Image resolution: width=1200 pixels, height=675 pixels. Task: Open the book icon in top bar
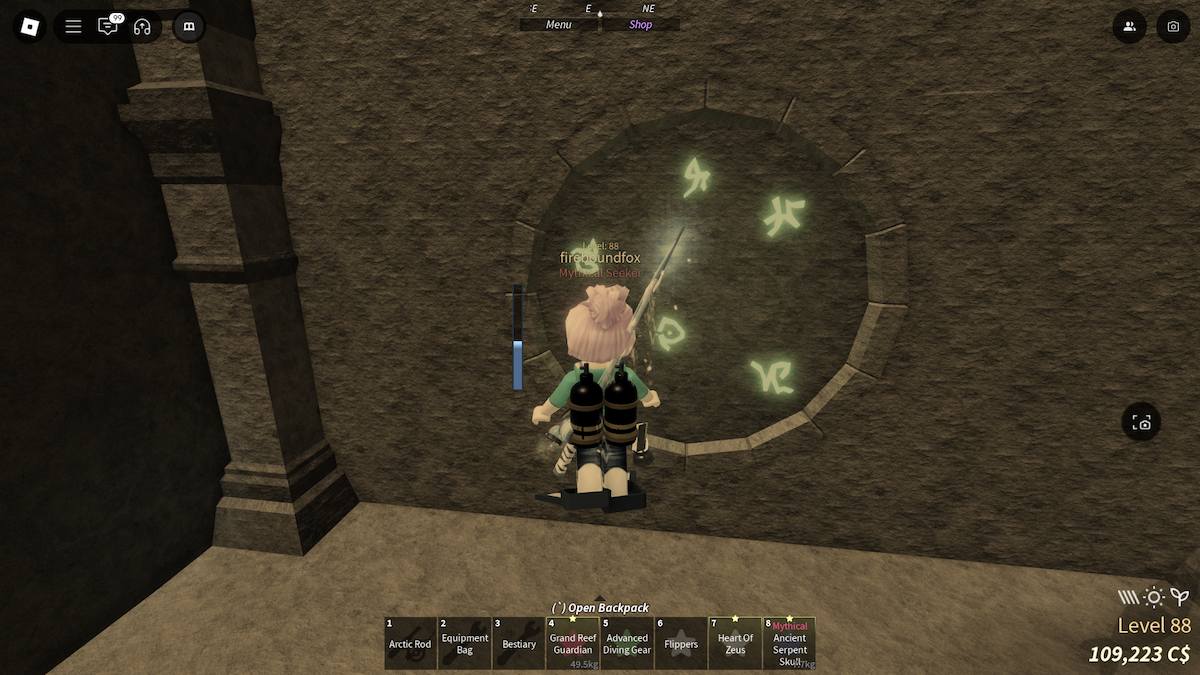[x=188, y=27]
